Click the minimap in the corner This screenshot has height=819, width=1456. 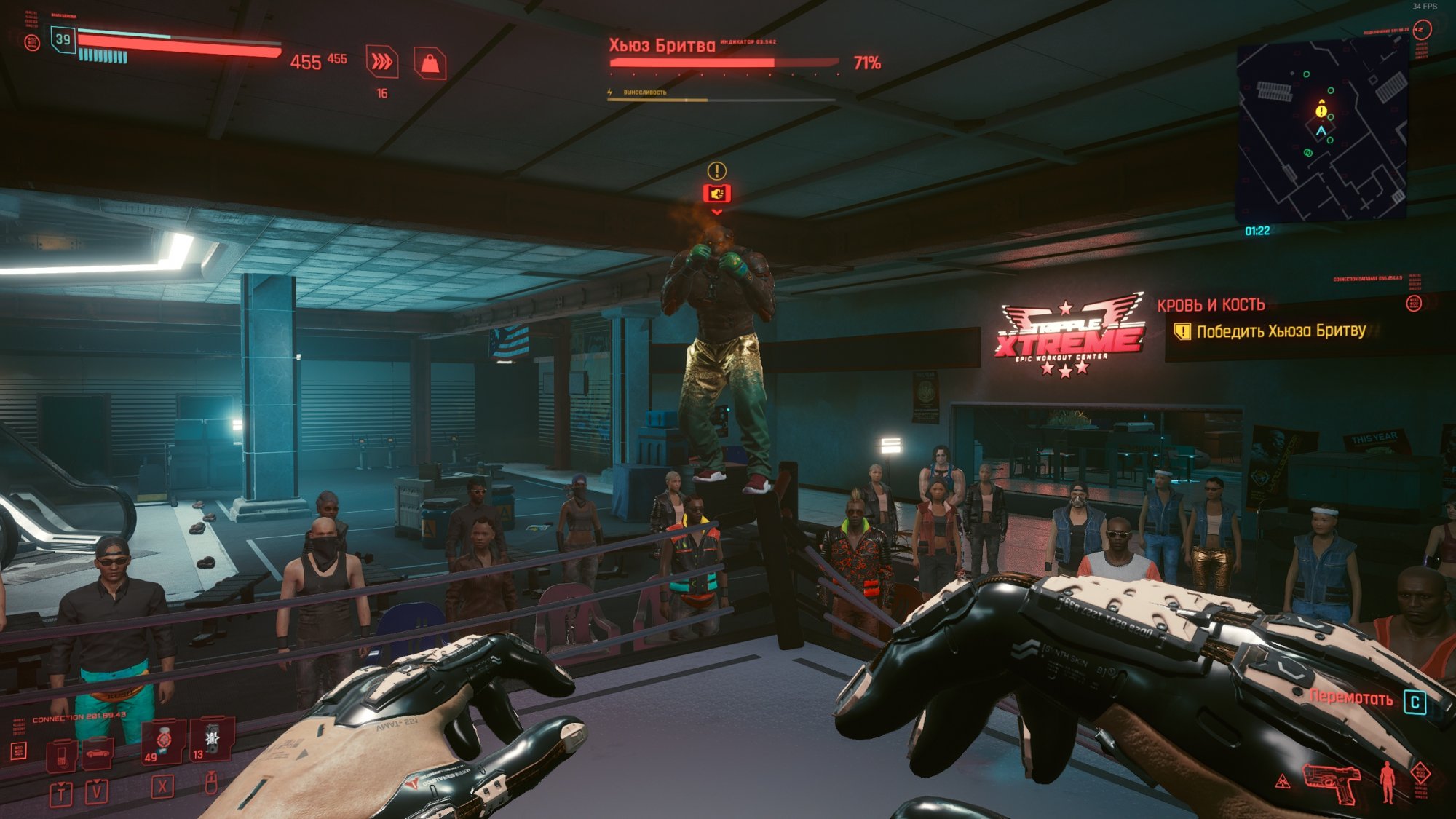(1321, 131)
